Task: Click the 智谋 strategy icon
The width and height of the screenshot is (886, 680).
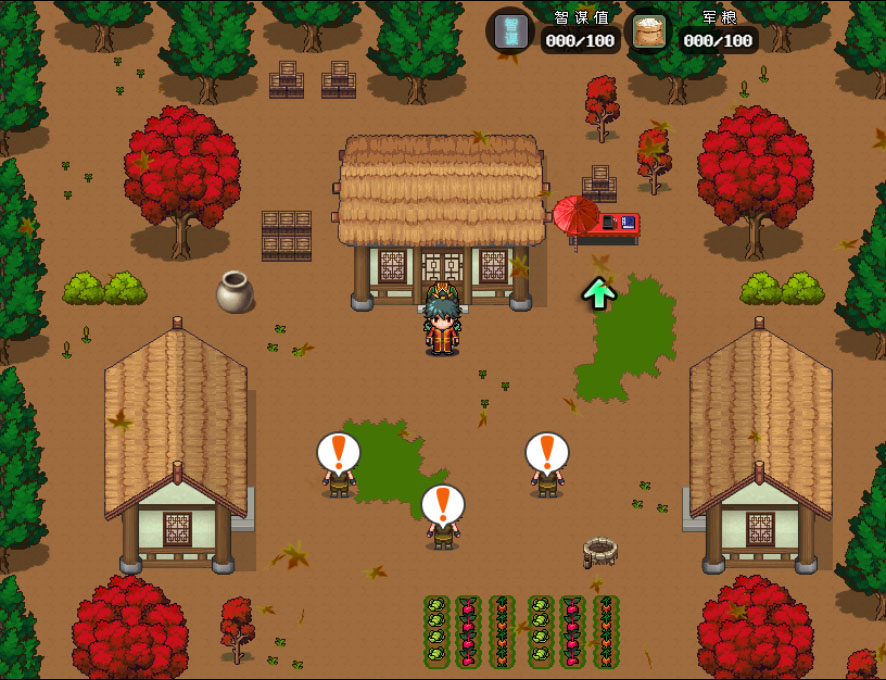Action: coord(511,31)
